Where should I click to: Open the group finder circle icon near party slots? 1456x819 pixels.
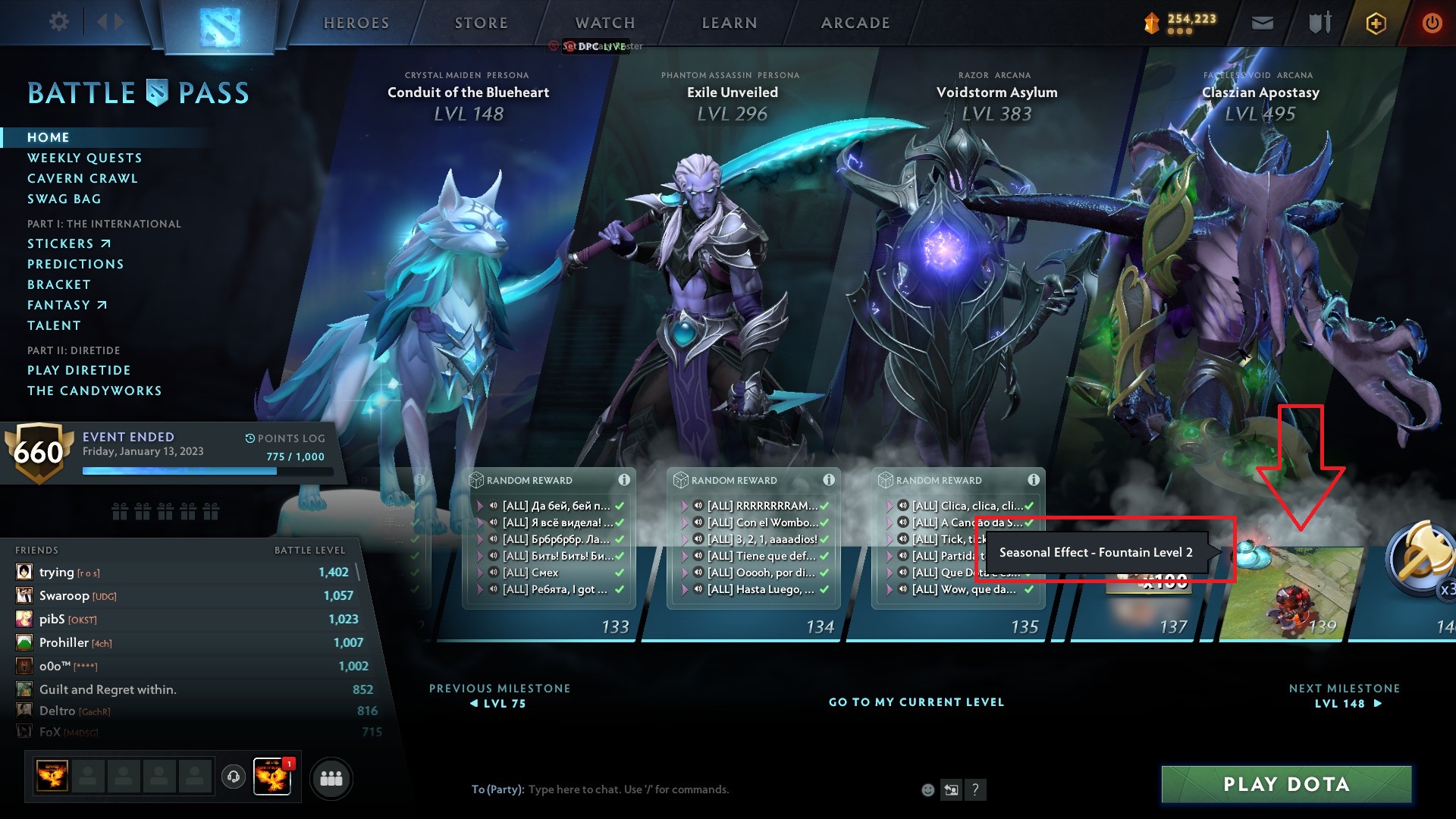tap(331, 777)
